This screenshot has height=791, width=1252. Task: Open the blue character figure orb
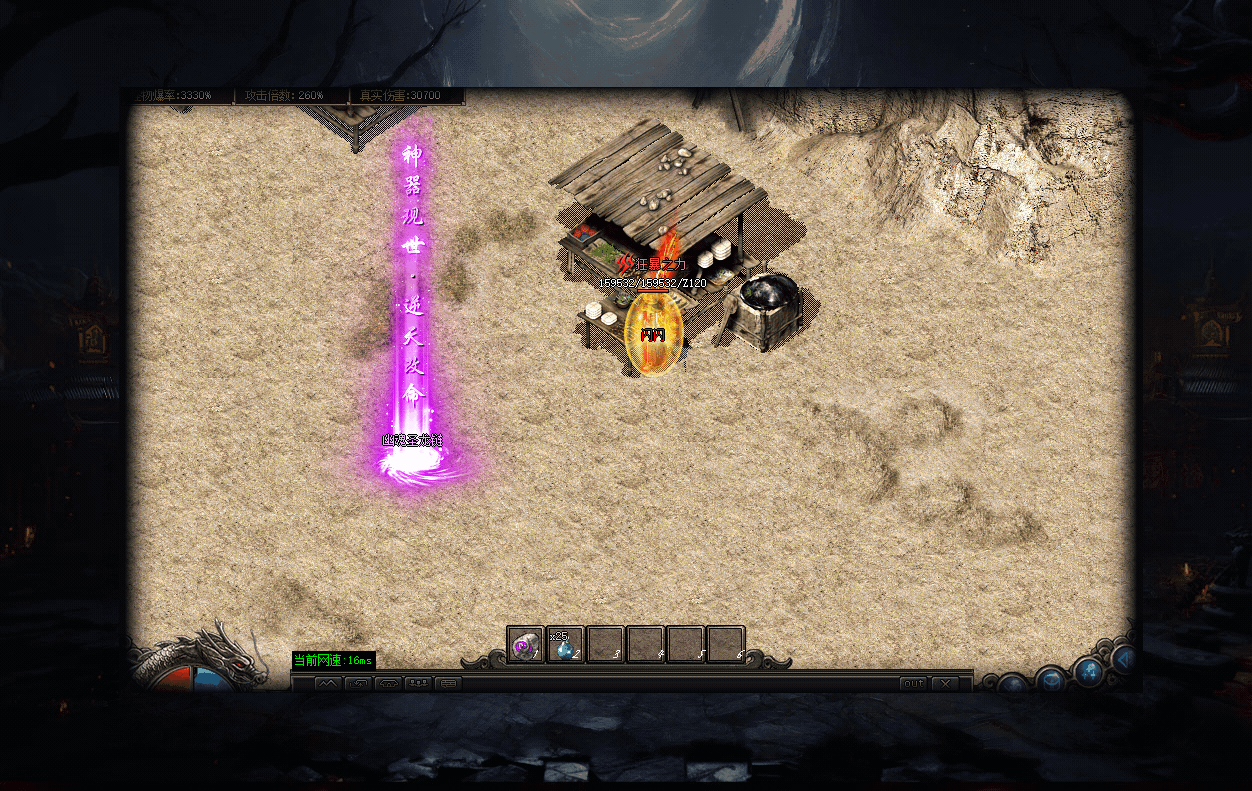1088,671
